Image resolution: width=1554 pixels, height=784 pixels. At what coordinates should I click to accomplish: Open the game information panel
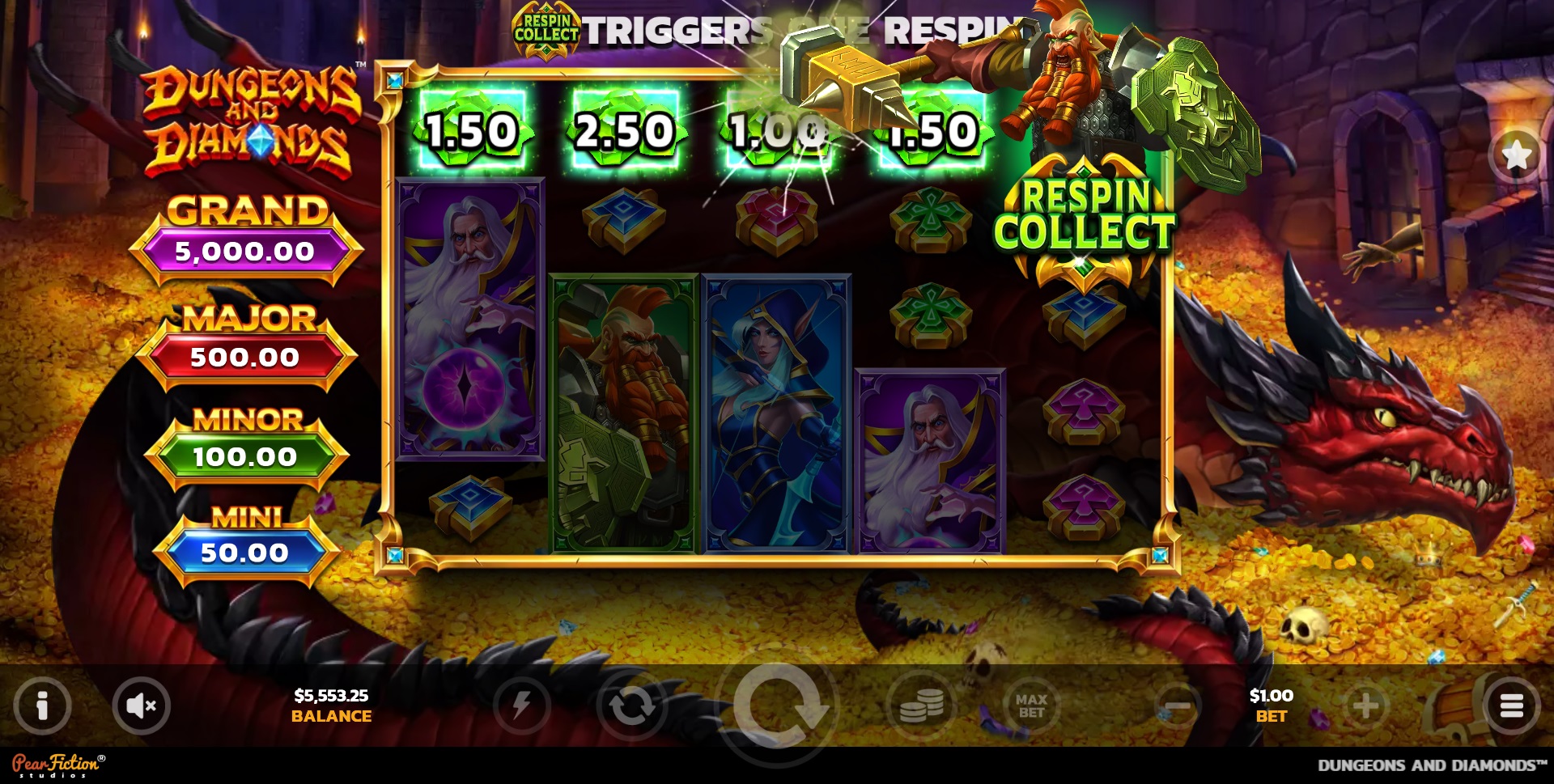(x=42, y=706)
